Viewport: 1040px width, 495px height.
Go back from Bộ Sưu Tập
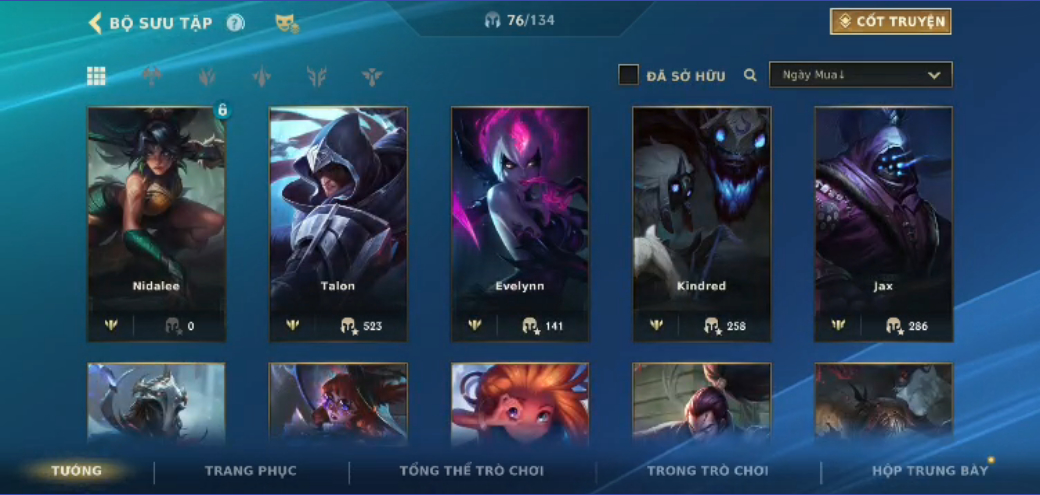click(x=95, y=23)
